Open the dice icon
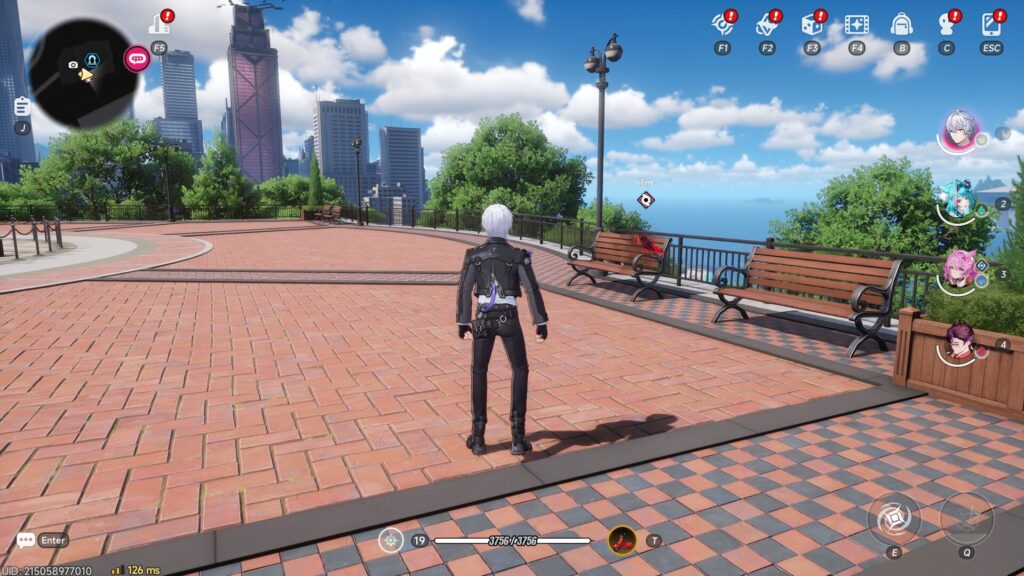This screenshot has height=576, width=1024. click(x=811, y=25)
